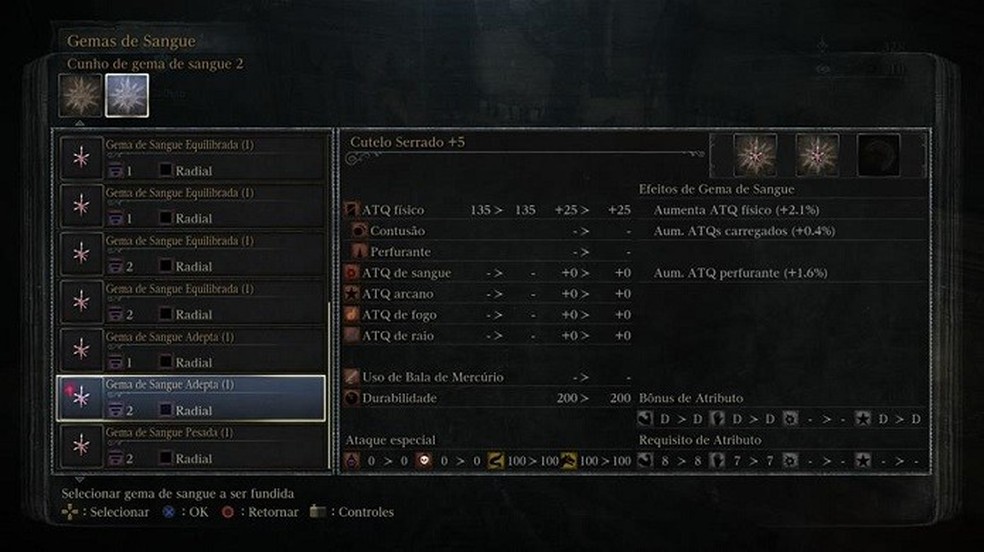The width and height of the screenshot is (984, 552).
Task: Select the Gema de Sangue Pesada (I) entry
Action: [x=192, y=446]
